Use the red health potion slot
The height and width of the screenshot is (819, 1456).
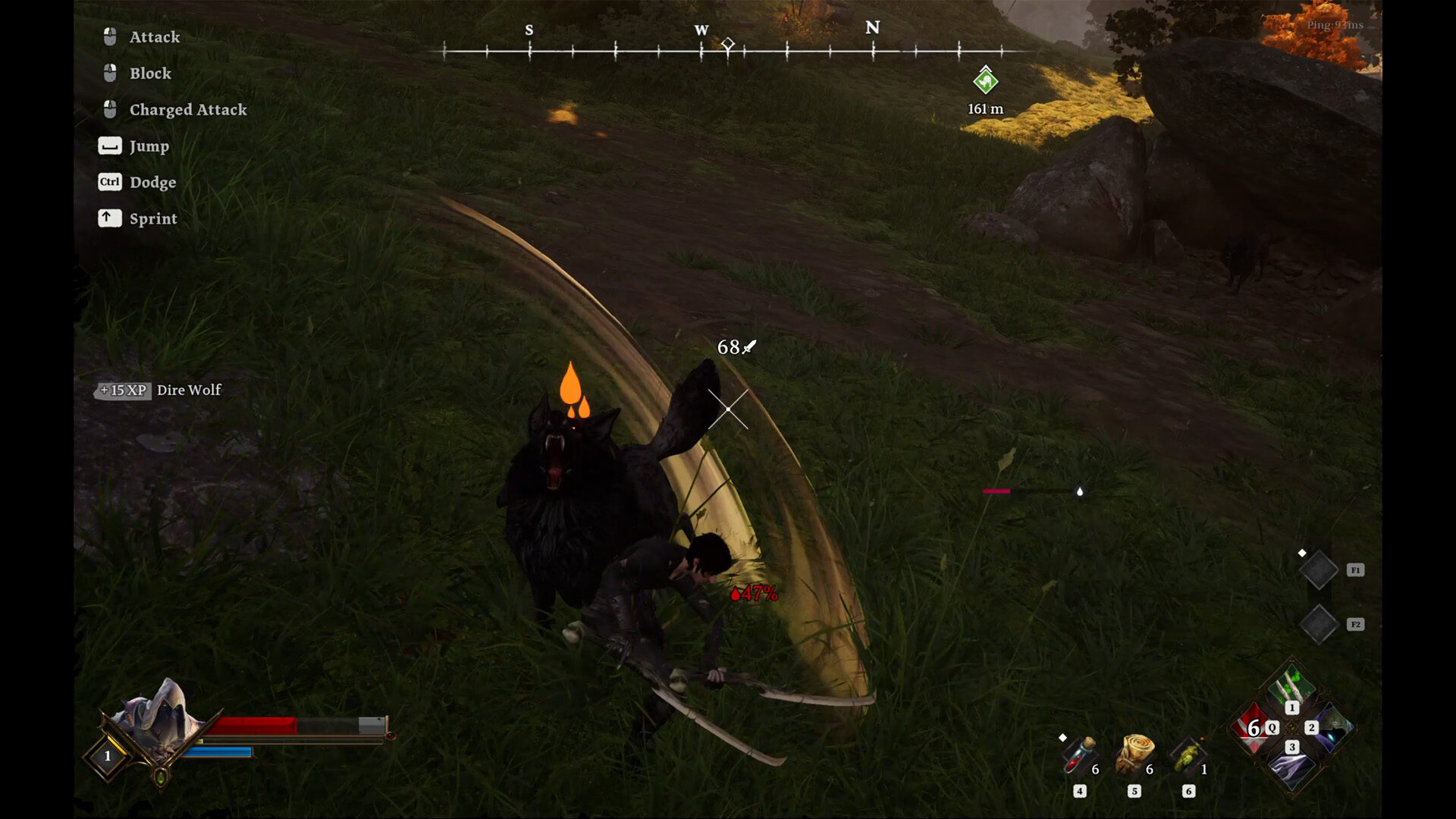coord(1079,755)
